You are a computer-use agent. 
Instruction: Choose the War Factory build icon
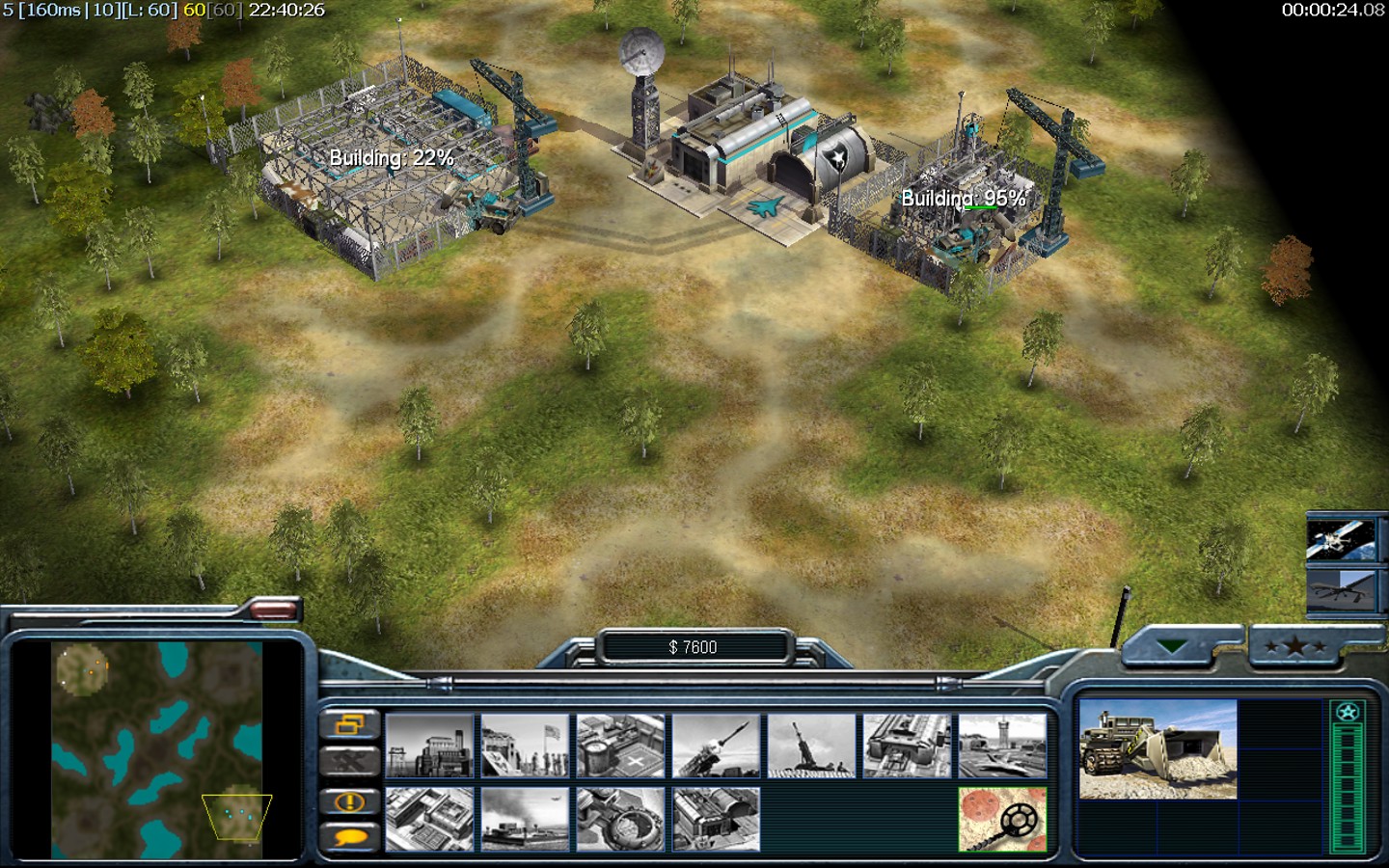(907, 746)
